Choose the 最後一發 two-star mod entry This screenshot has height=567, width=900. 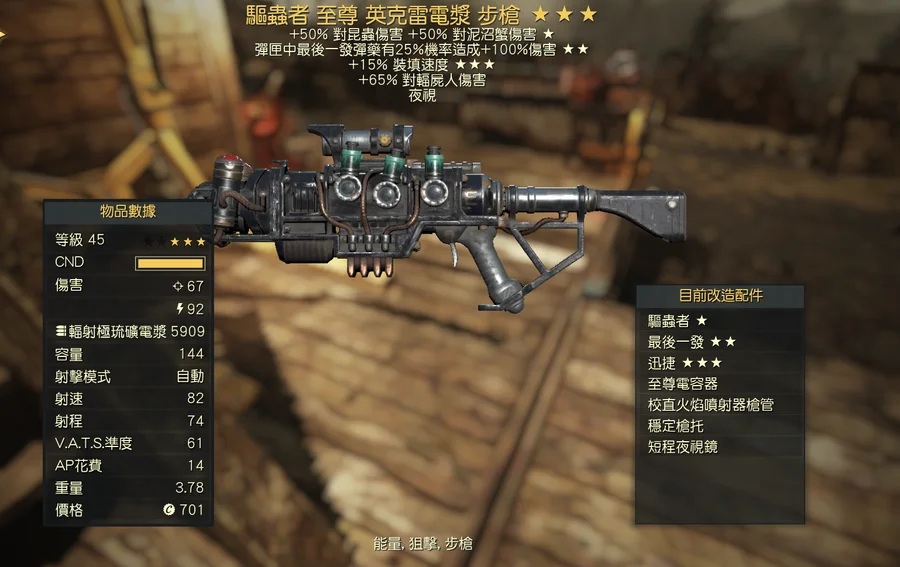click(x=719, y=342)
